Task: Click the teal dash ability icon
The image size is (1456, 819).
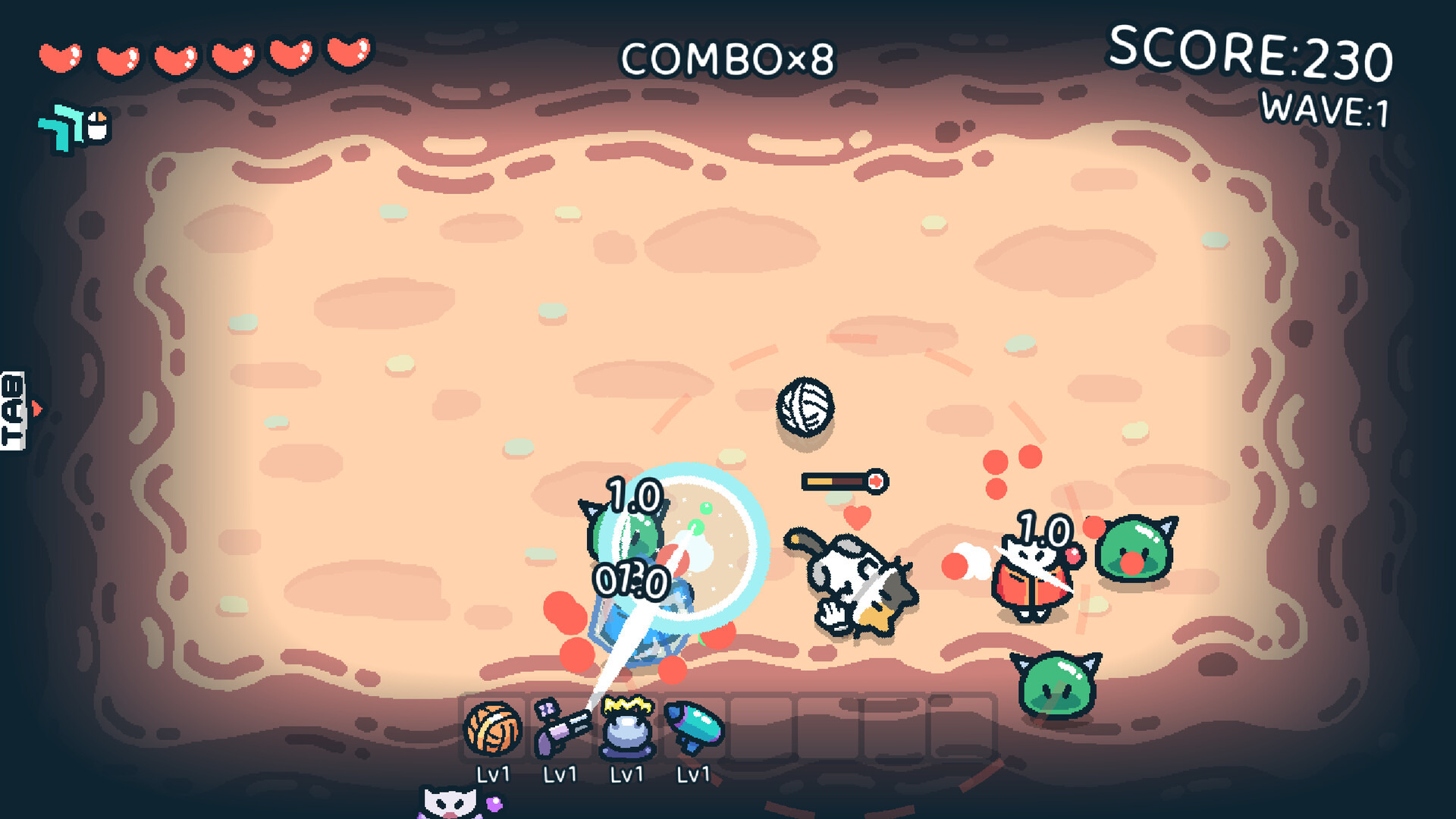Action: click(64, 127)
